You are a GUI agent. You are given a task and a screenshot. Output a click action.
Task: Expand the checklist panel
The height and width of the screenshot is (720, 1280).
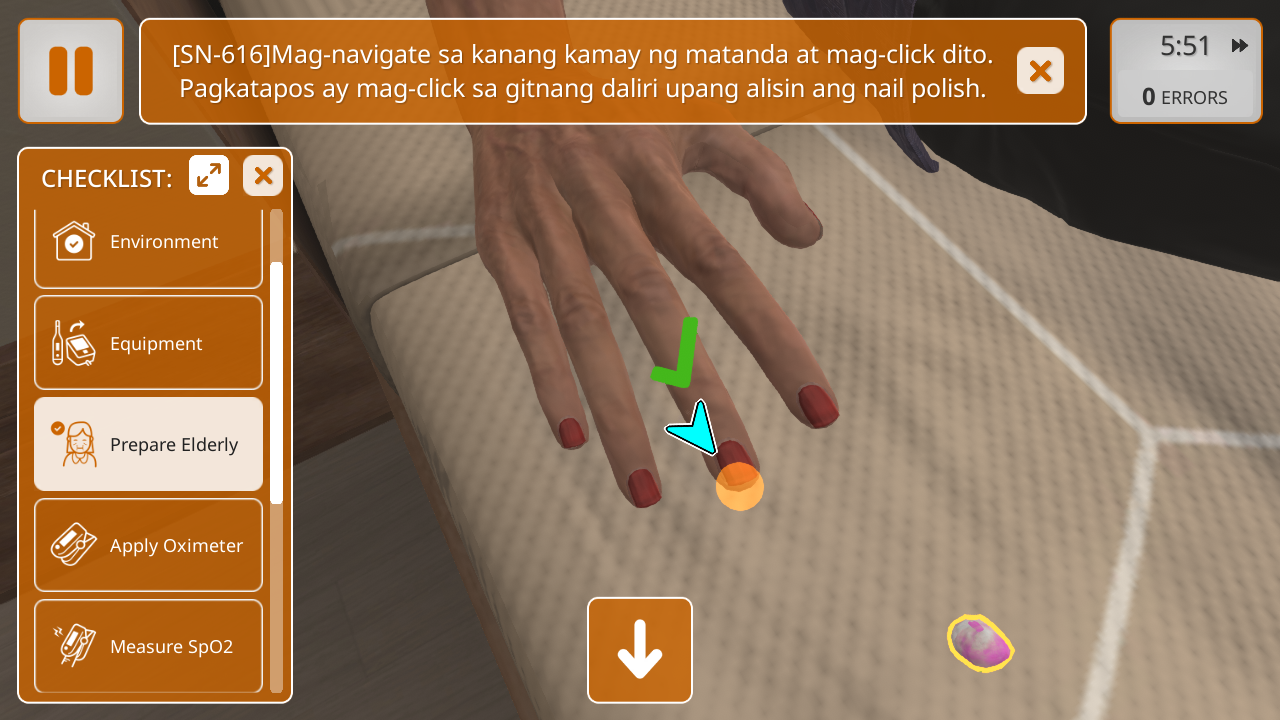click(x=209, y=176)
